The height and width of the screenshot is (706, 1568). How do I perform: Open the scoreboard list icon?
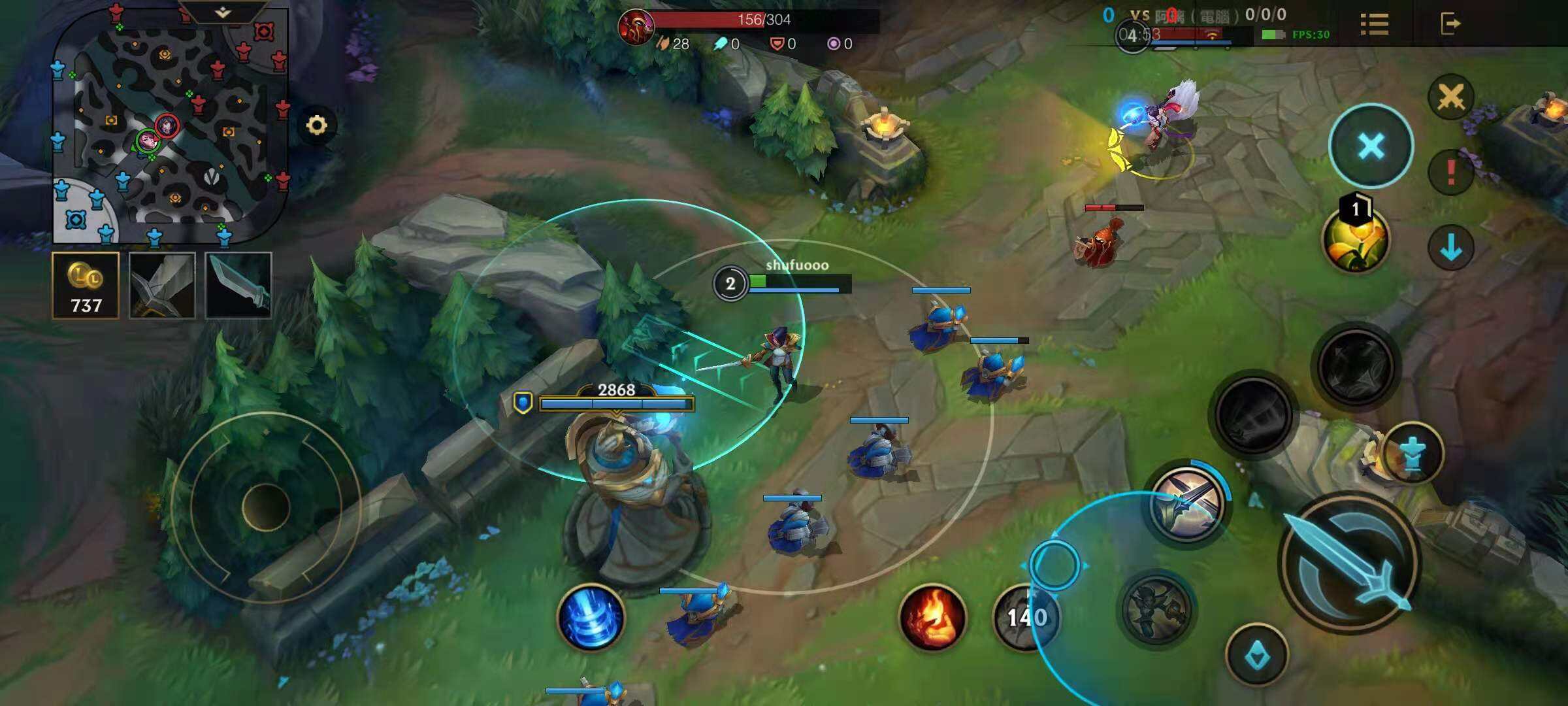pyautogui.click(x=1375, y=24)
